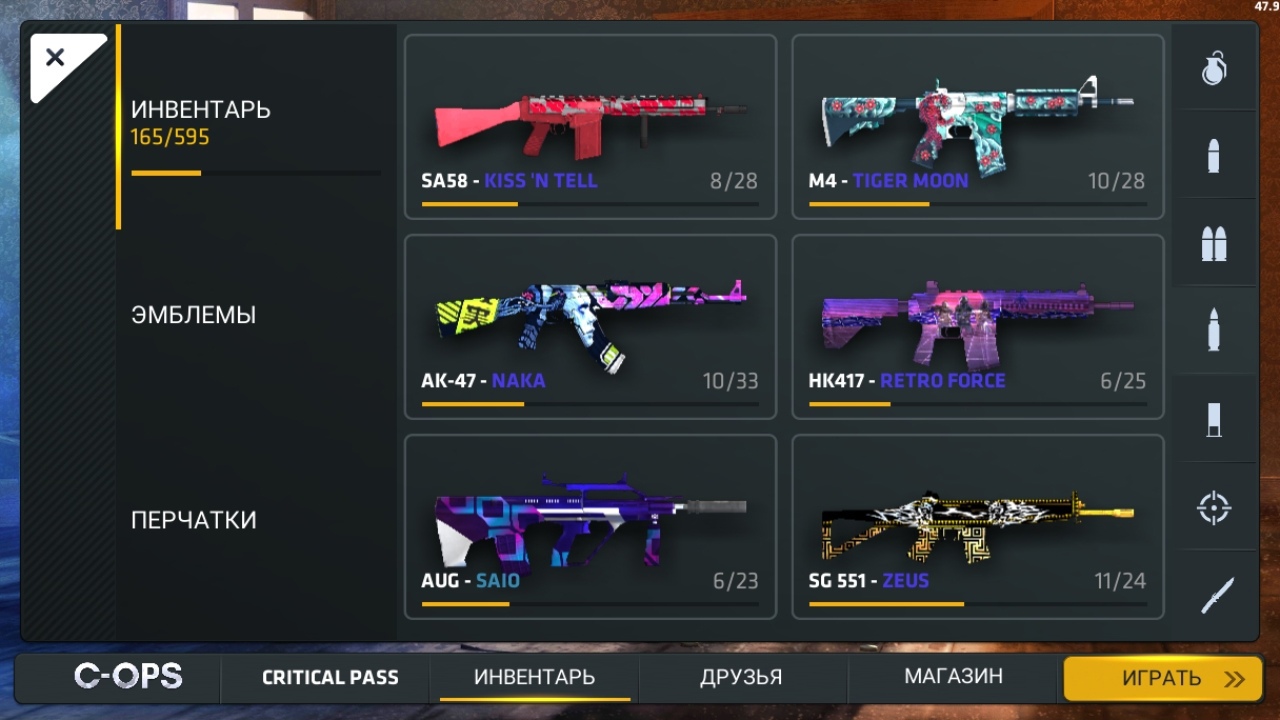Open the Эмблемы category
This screenshot has width=1280, height=720.
pos(194,315)
